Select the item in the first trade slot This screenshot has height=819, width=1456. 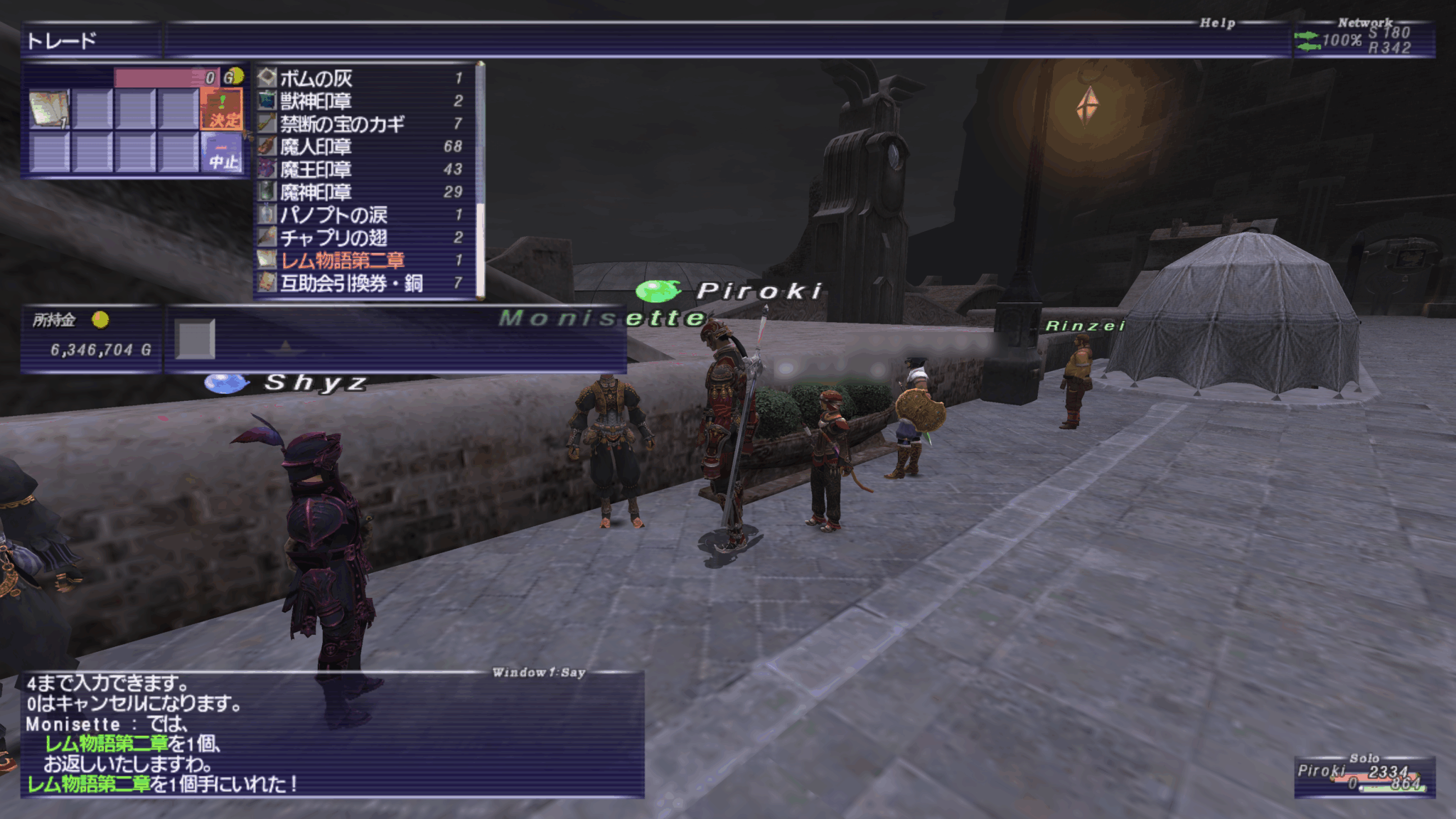click(x=49, y=109)
